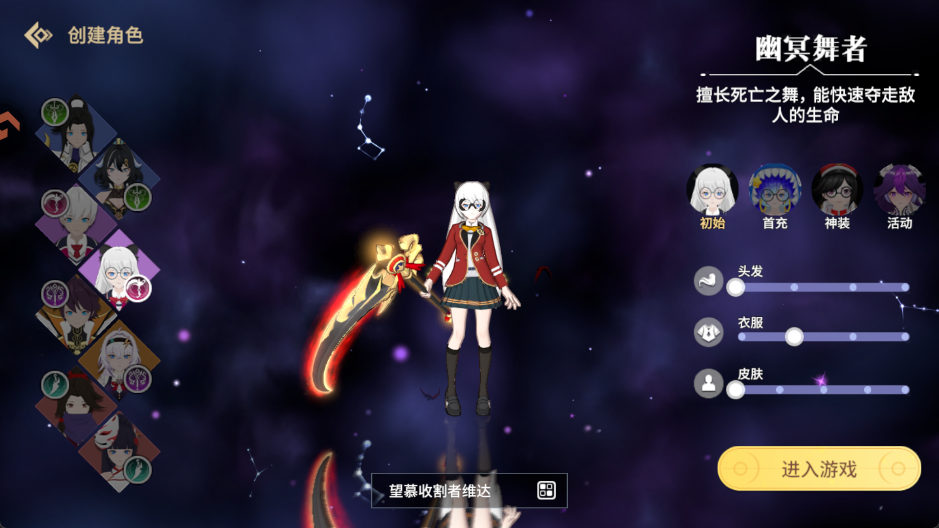Screen dimensions: 939x528
Task: Show the 活动 outfit preview
Action: pos(899,189)
